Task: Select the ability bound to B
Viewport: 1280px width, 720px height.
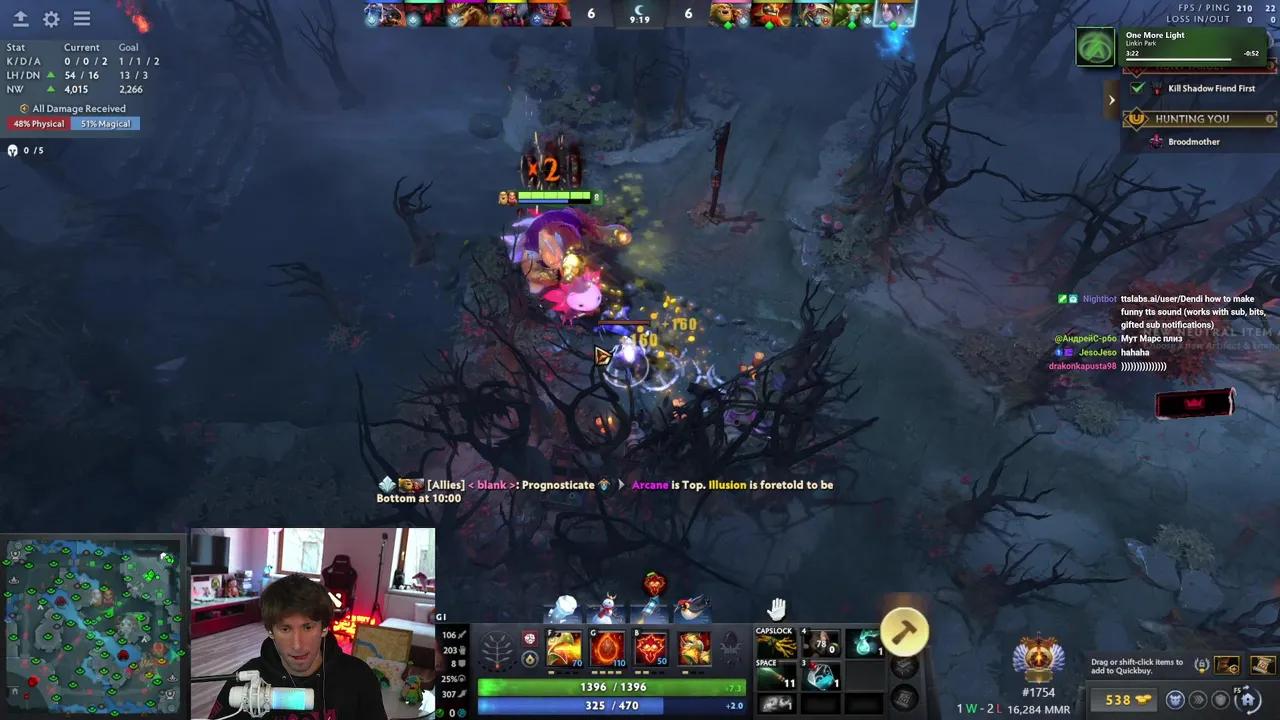Action: point(651,647)
